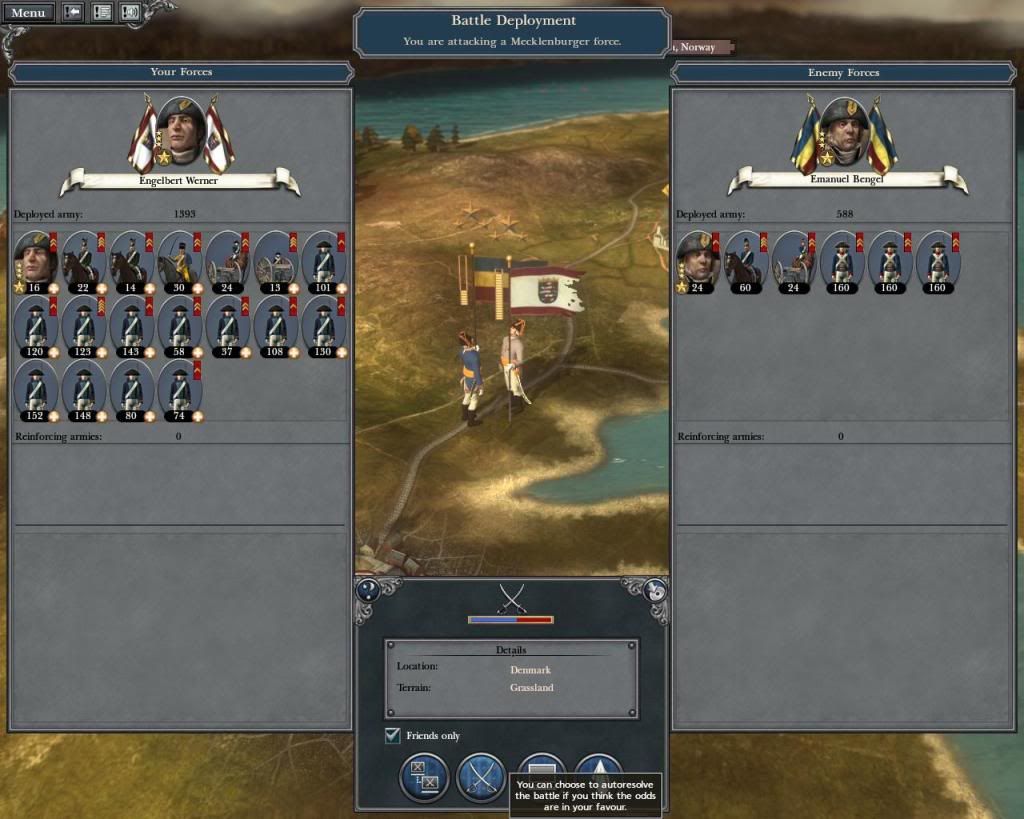Select your artillery unit card with 13 men
Viewport: 1024px width, 819px height.
[x=276, y=260]
